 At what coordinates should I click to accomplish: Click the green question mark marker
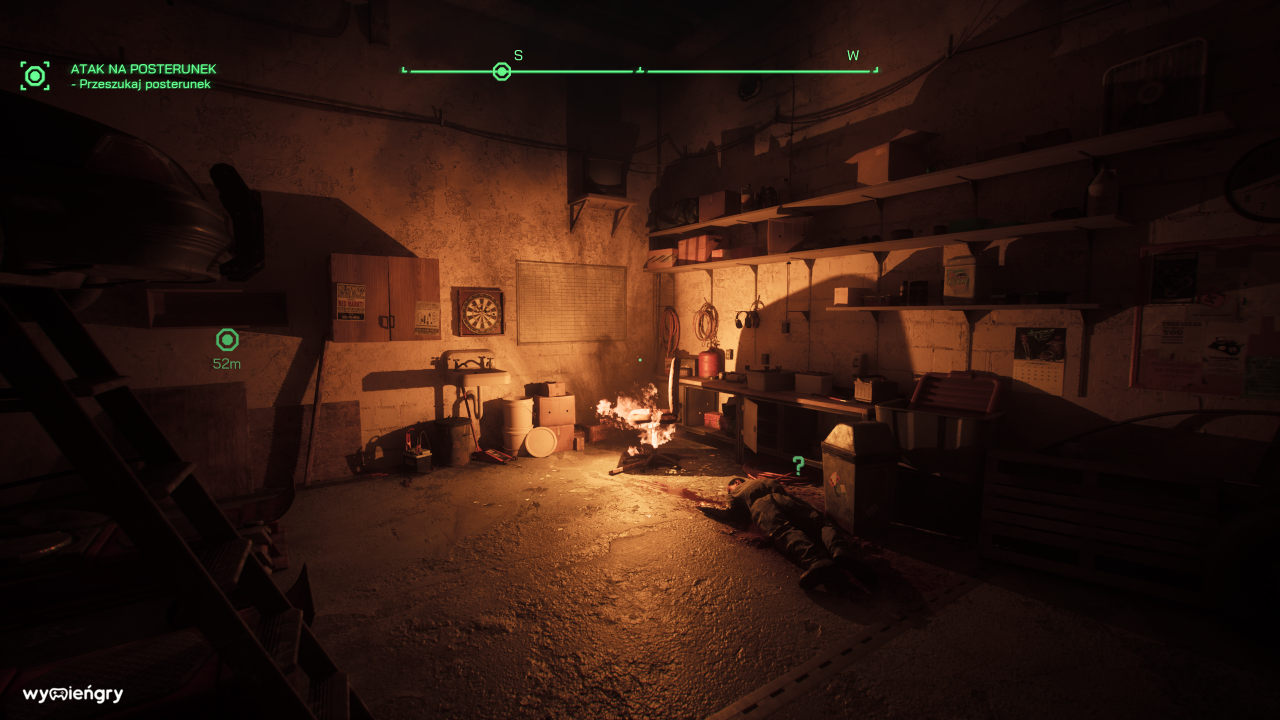798,465
